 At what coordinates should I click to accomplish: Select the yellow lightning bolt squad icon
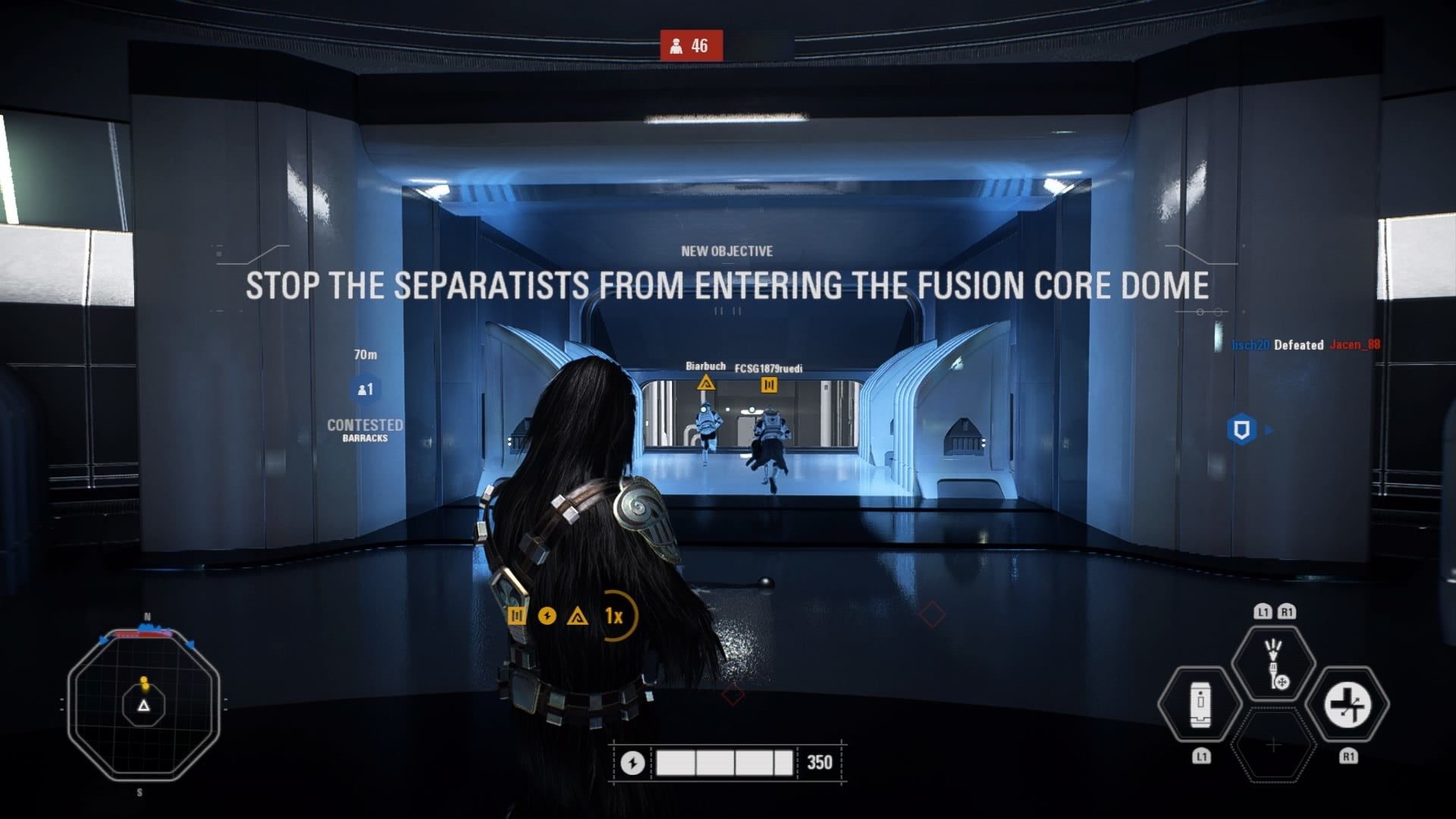tap(547, 616)
